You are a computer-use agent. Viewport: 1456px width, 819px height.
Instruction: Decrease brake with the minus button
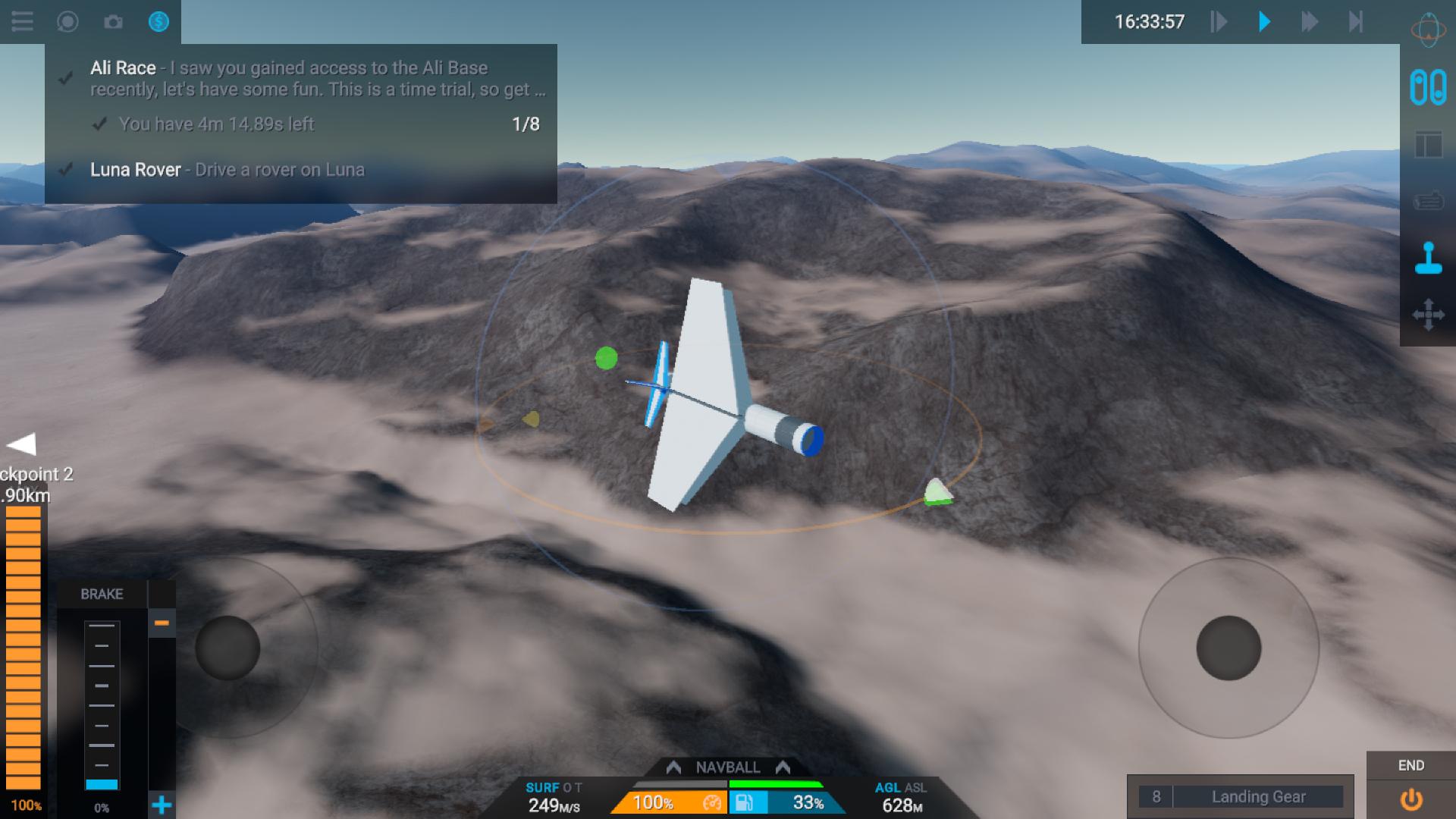(x=162, y=623)
